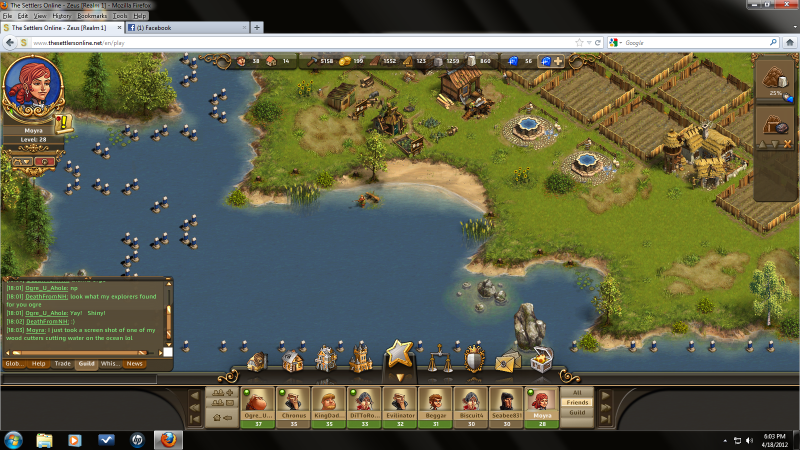This screenshot has width=800, height=450.
Task: Choose the Evilinator friend portrait
Action: pyautogui.click(x=400, y=401)
